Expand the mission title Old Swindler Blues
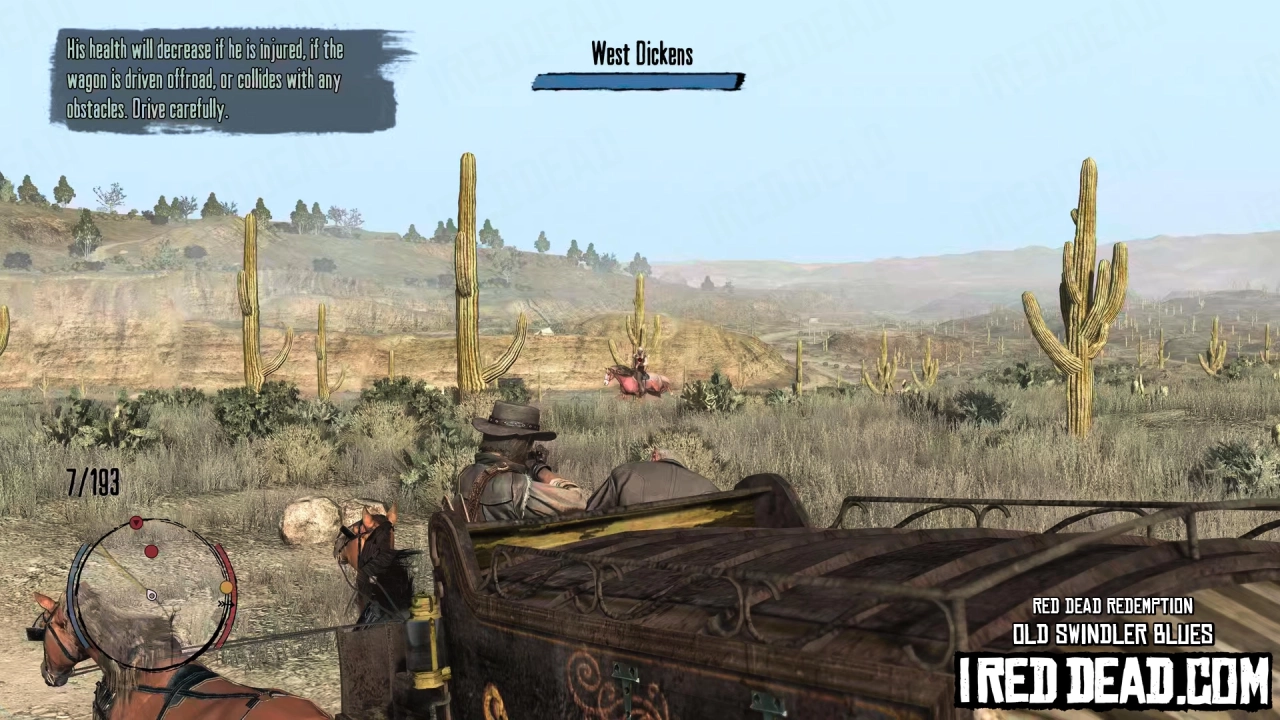Viewport: 1280px width, 720px height. coord(1114,634)
